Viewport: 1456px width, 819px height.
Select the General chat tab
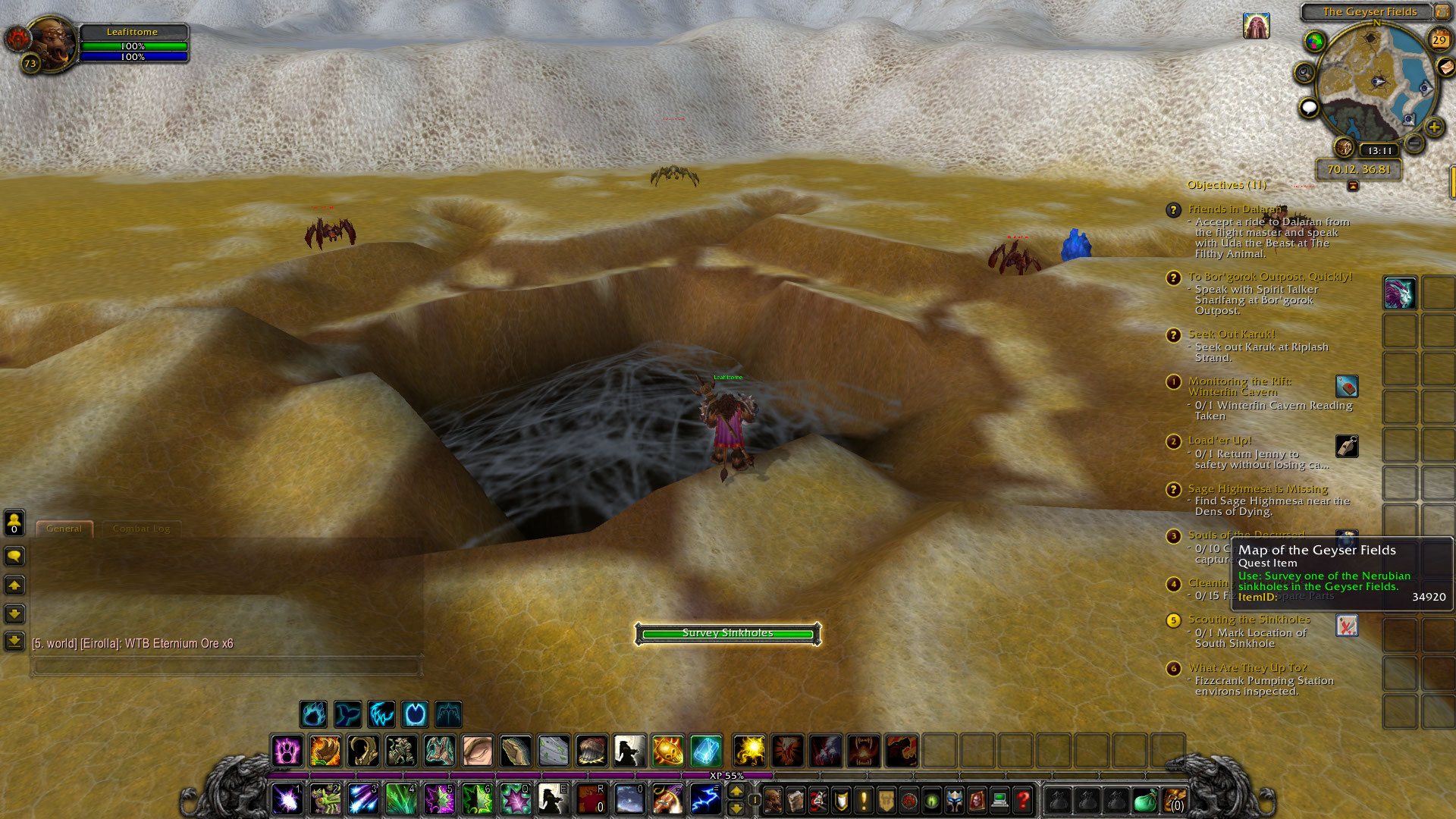pos(64,529)
